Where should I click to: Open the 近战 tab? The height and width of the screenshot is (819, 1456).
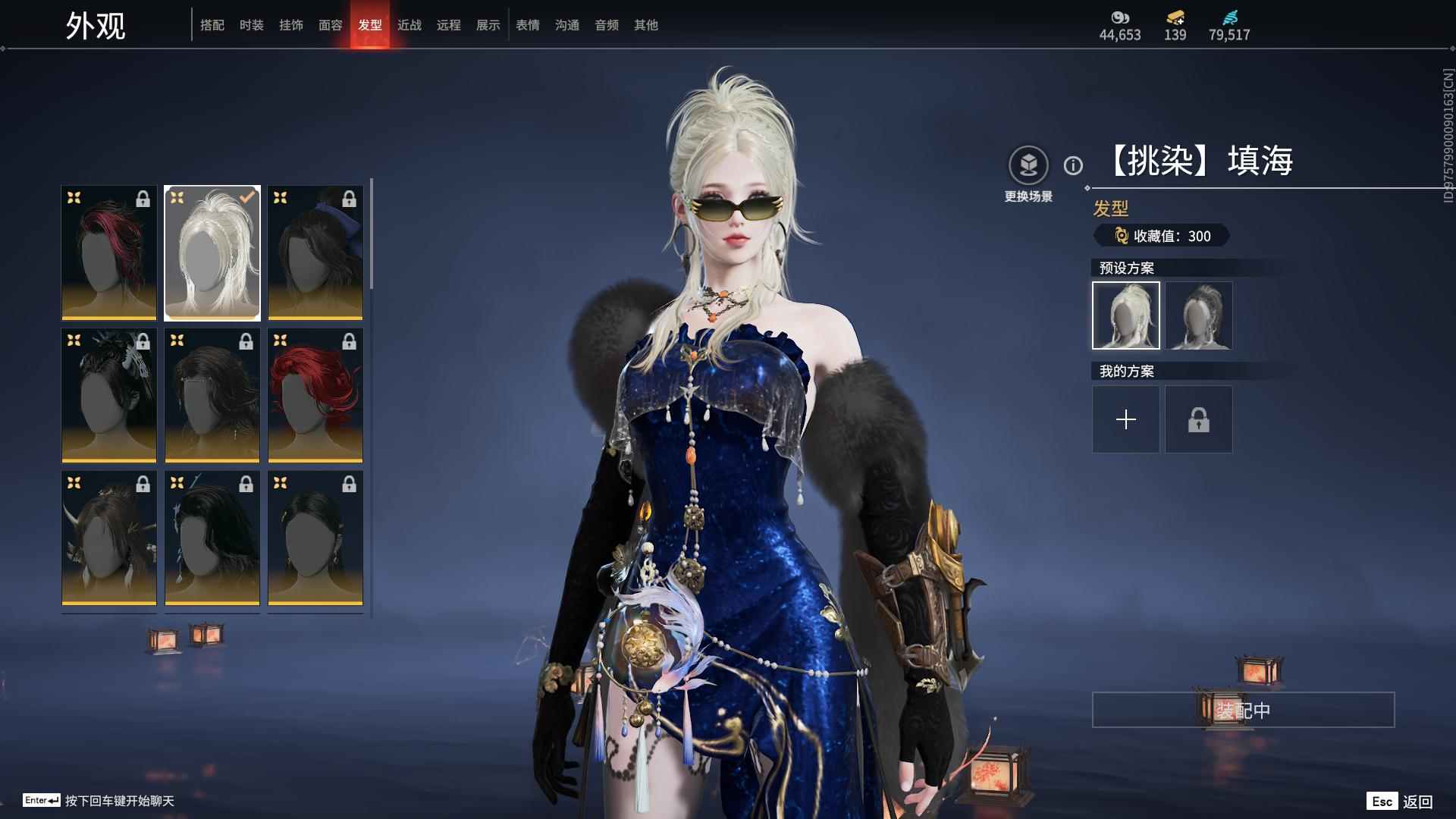click(x=409, y=25)
